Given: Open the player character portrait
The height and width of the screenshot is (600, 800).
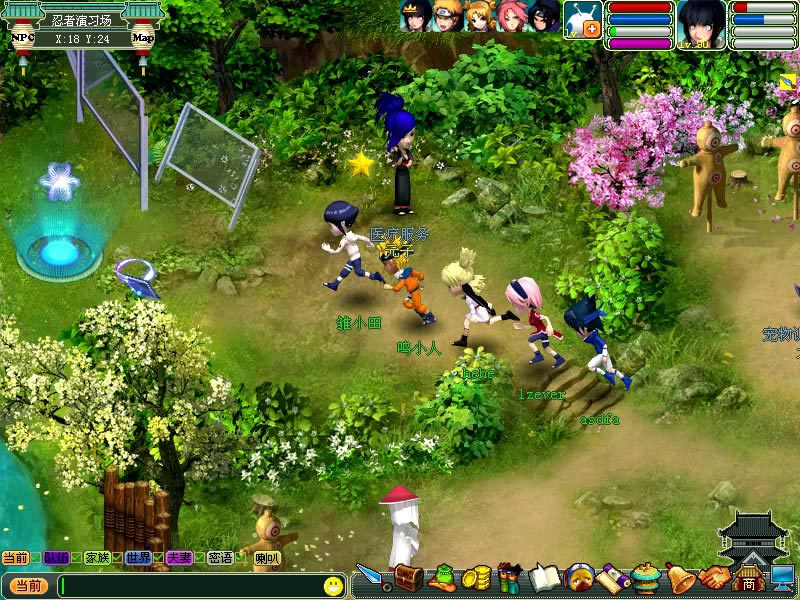Looking at the screenshot, I should 701,22.
